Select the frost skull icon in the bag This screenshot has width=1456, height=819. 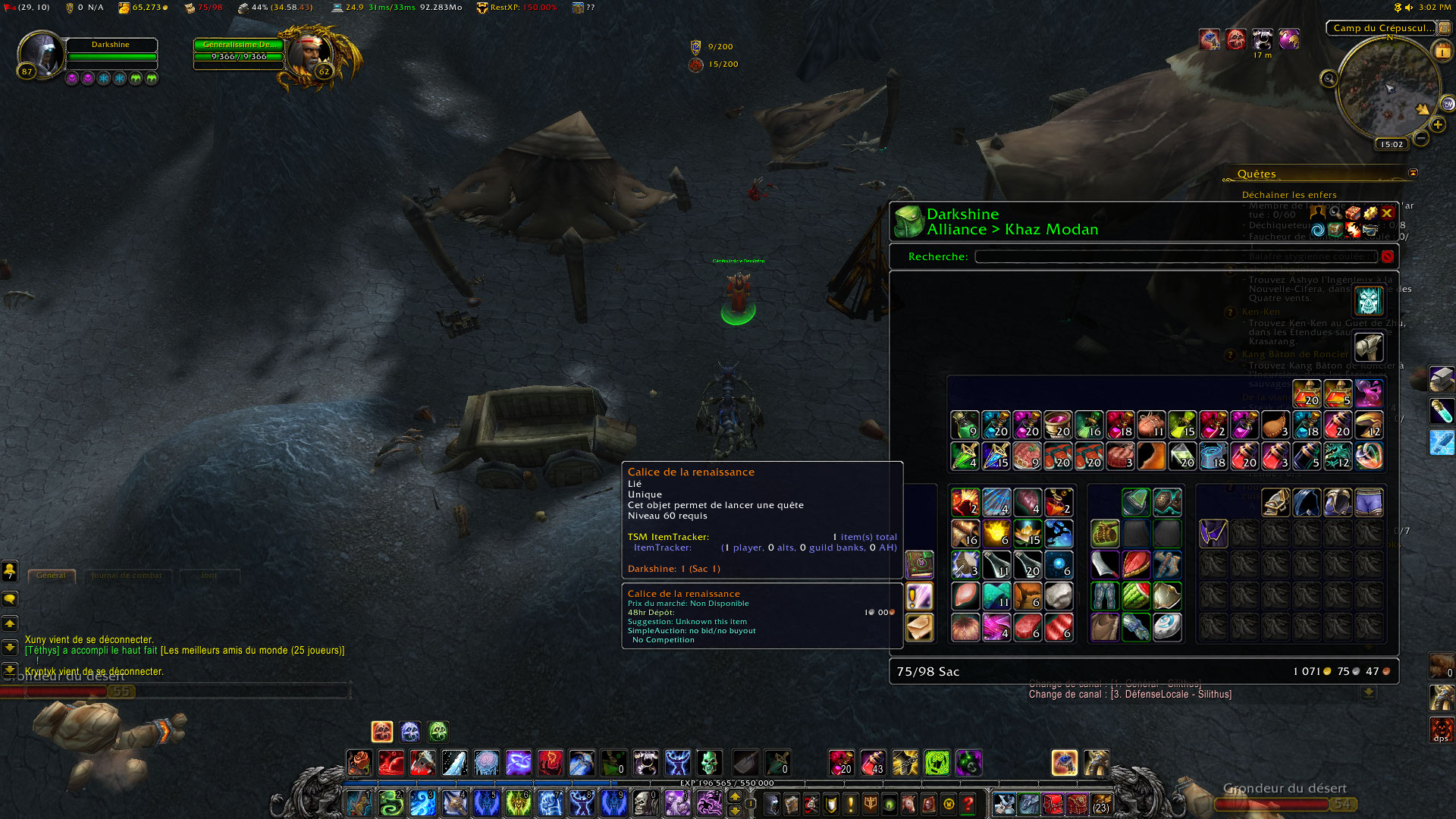click(1368, 301)
